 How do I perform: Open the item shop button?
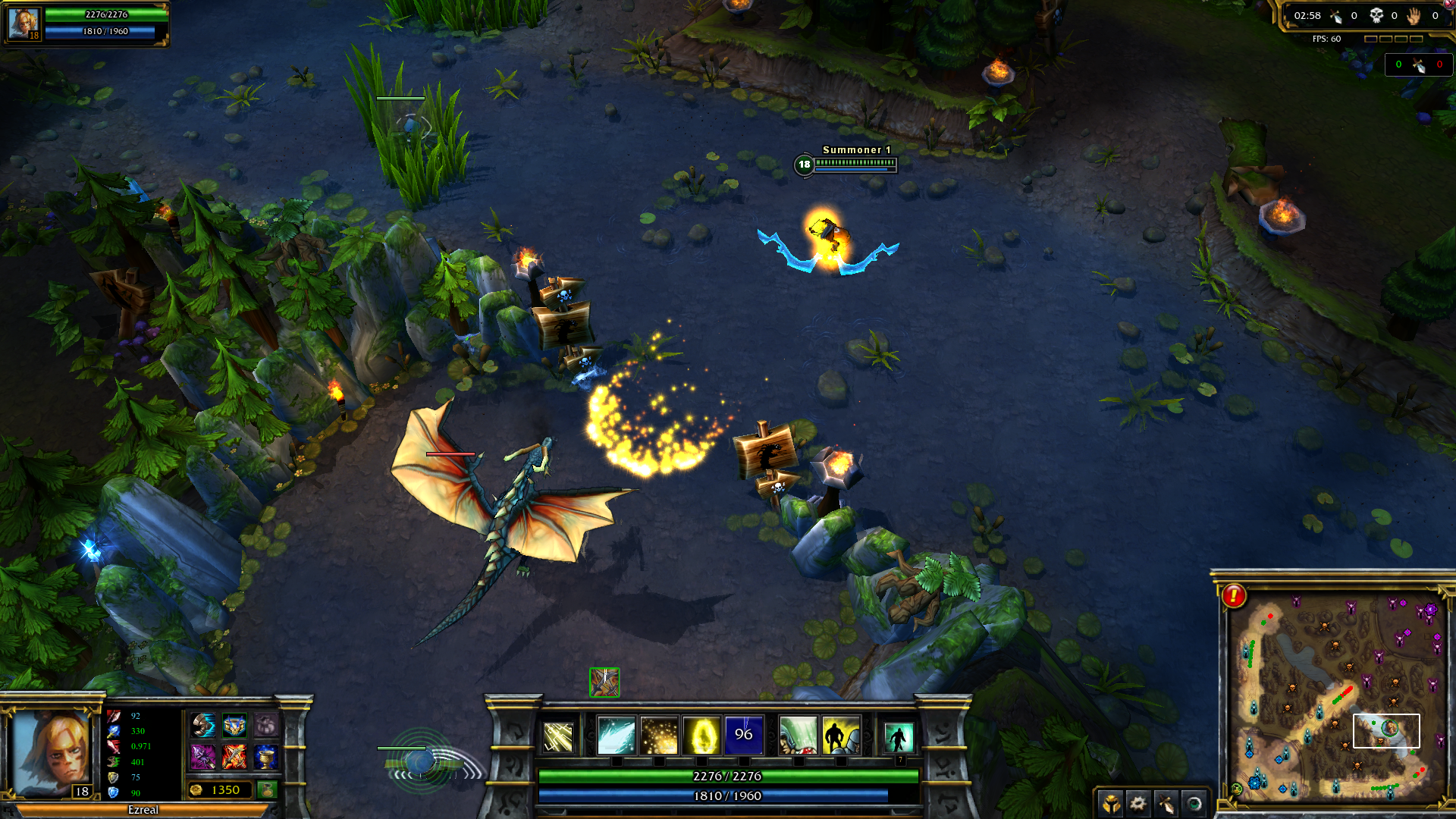click(267, 790)
